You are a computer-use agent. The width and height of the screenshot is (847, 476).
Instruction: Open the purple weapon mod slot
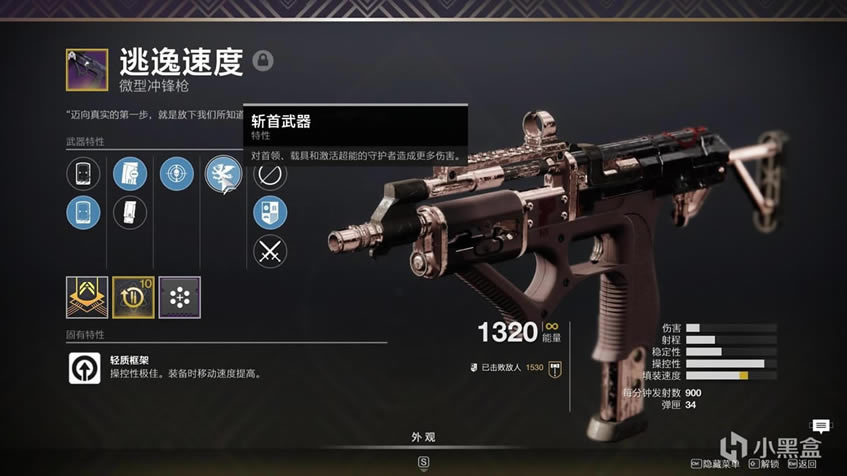[x=179, y=297]
